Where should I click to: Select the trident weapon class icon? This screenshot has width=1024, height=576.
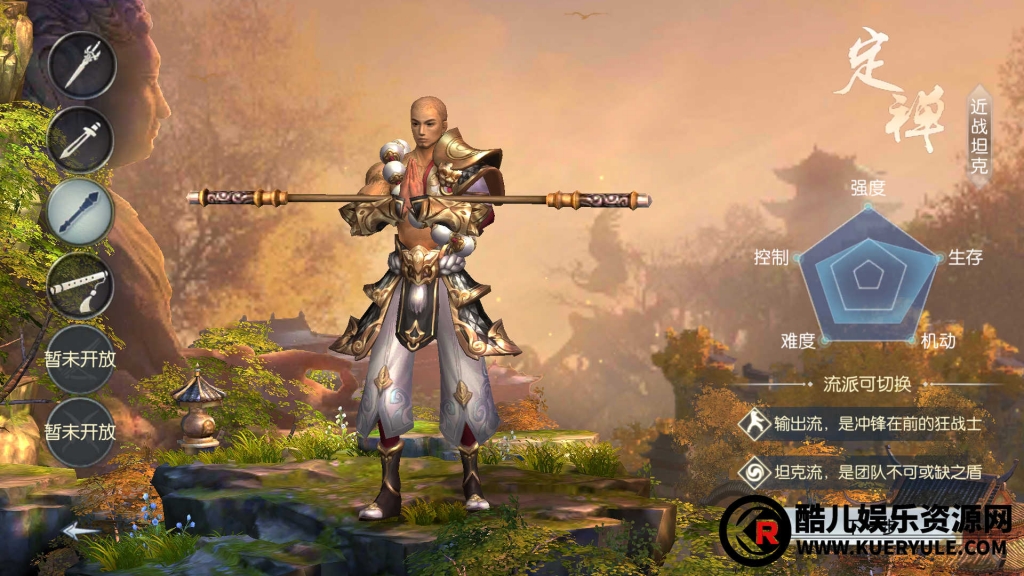click(81, 66)
